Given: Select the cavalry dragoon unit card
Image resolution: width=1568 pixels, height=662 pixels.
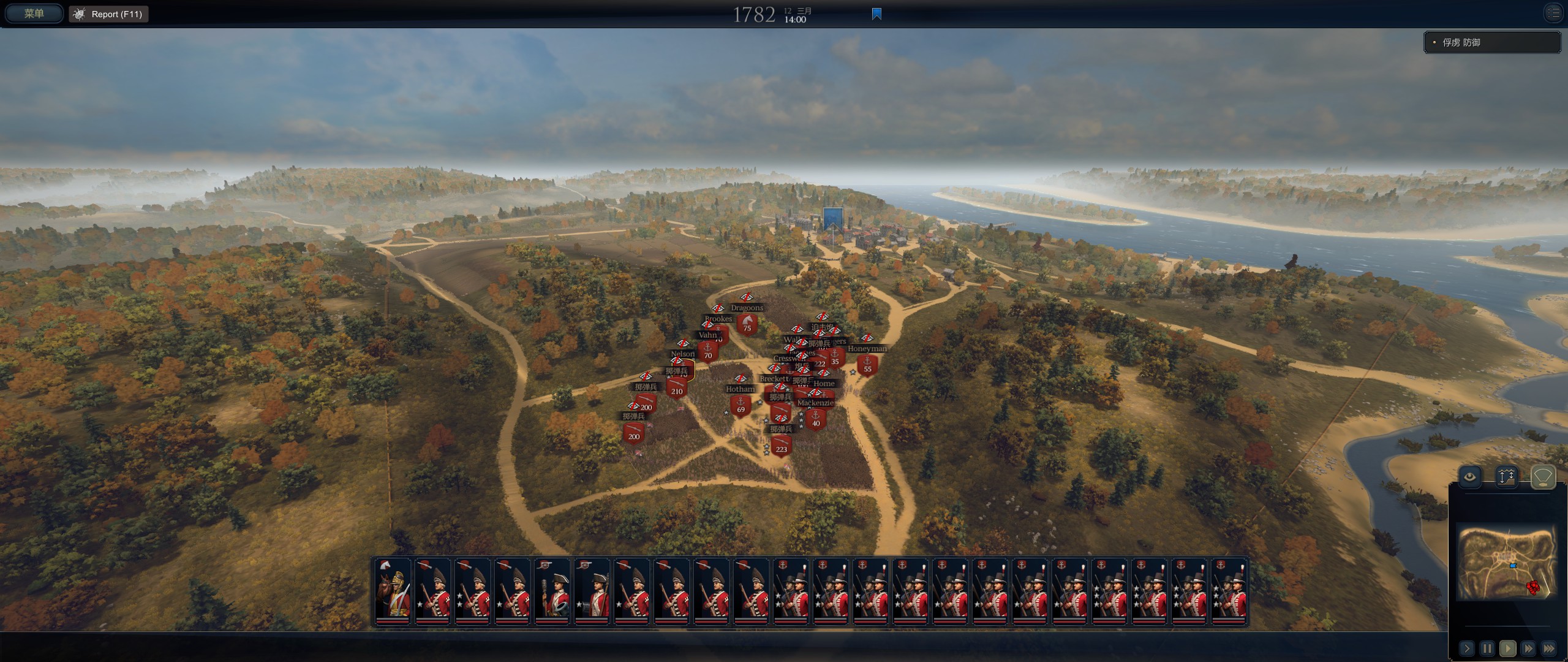Looking at the screenshot, I should 393,592.
